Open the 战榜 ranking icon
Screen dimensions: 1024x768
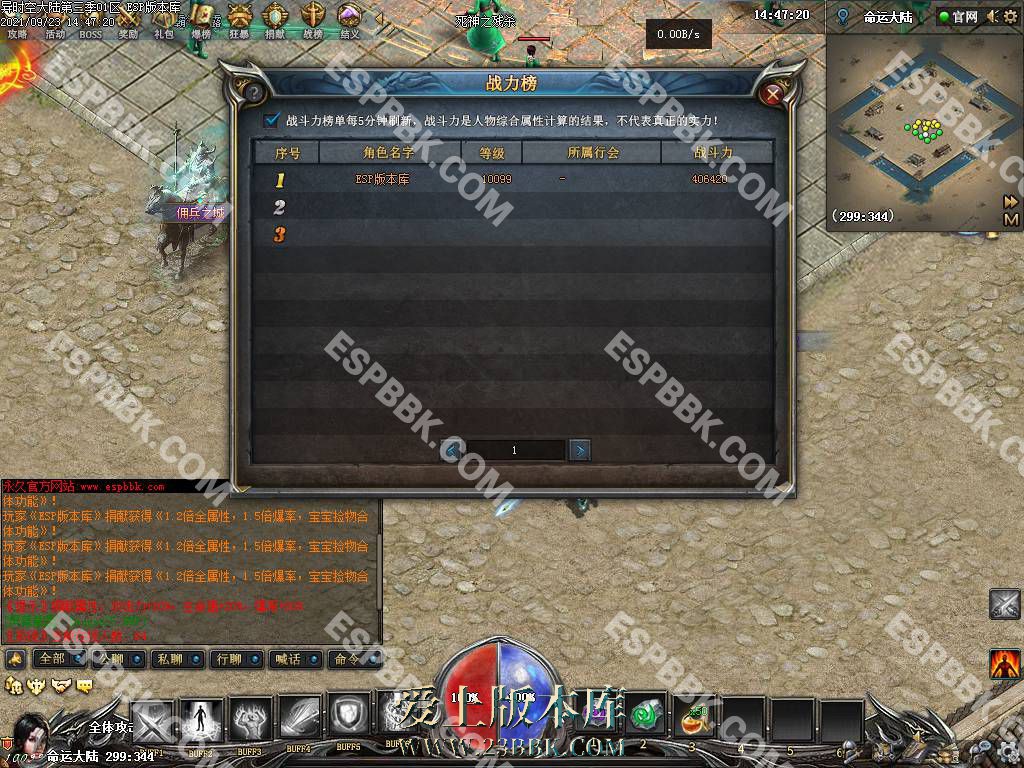[x=313, y=18]
